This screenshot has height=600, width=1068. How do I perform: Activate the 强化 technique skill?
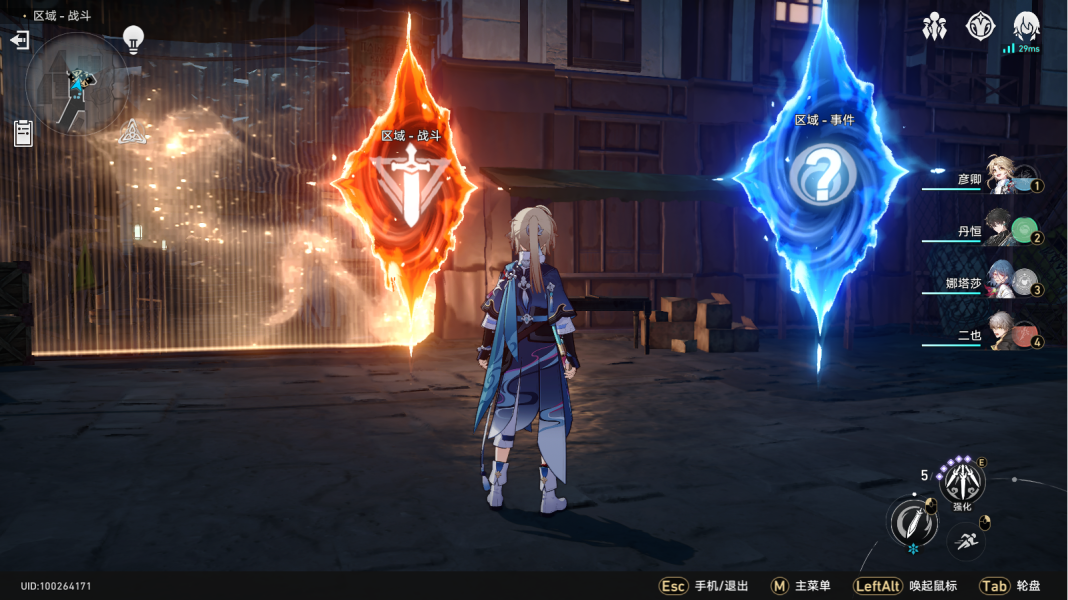(x=962, y=482)
